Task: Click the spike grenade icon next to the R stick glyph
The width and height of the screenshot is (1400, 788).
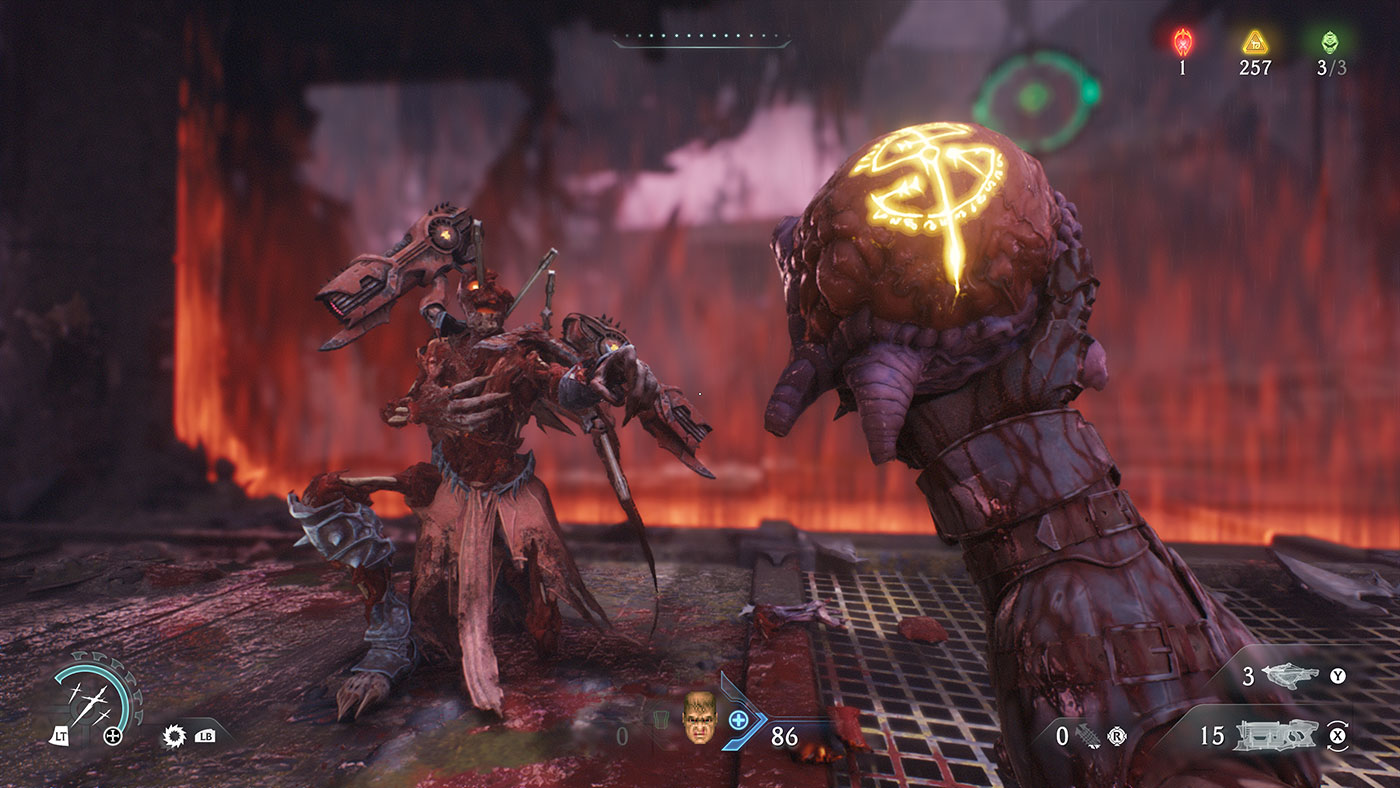Action: pos(1089,736)
